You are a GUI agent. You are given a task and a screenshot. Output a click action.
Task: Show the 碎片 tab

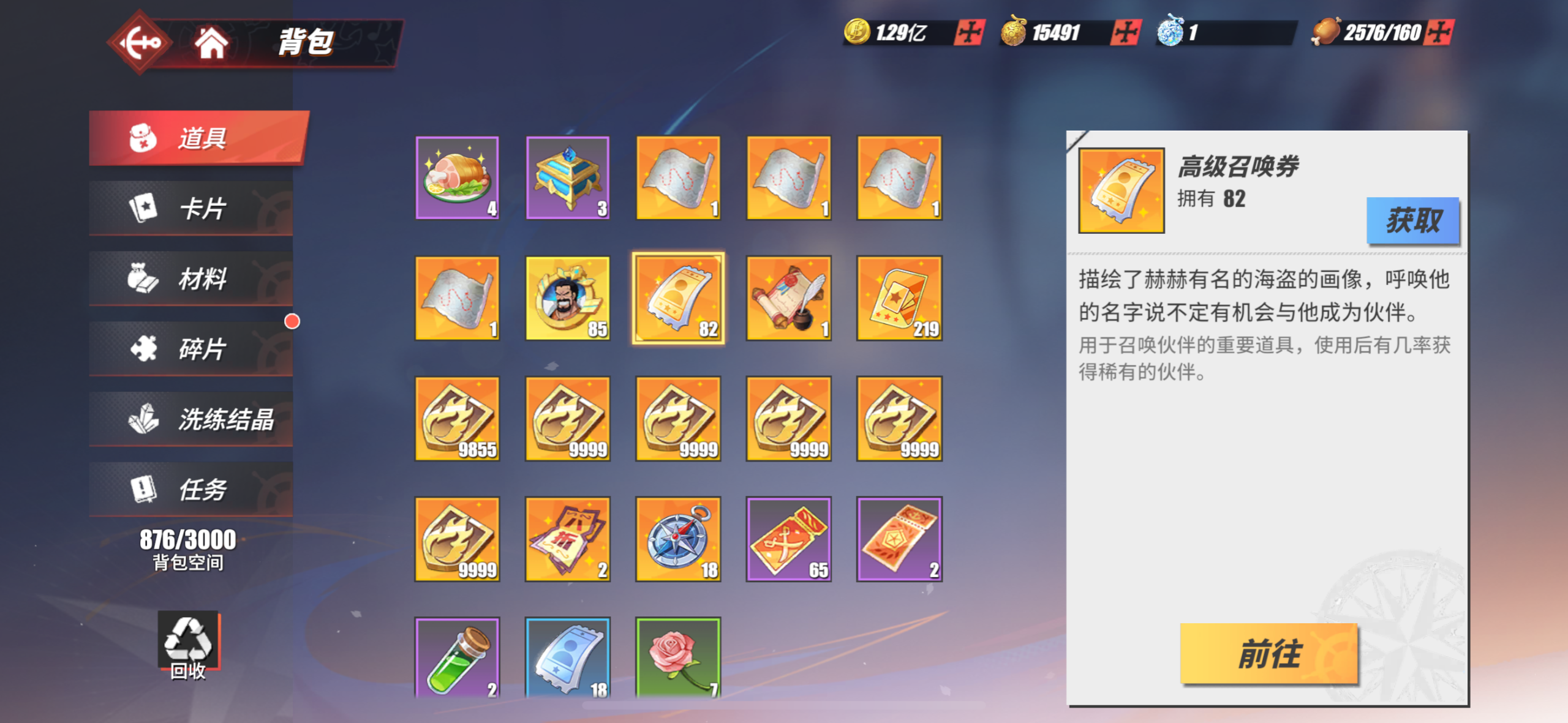point(191,349)
